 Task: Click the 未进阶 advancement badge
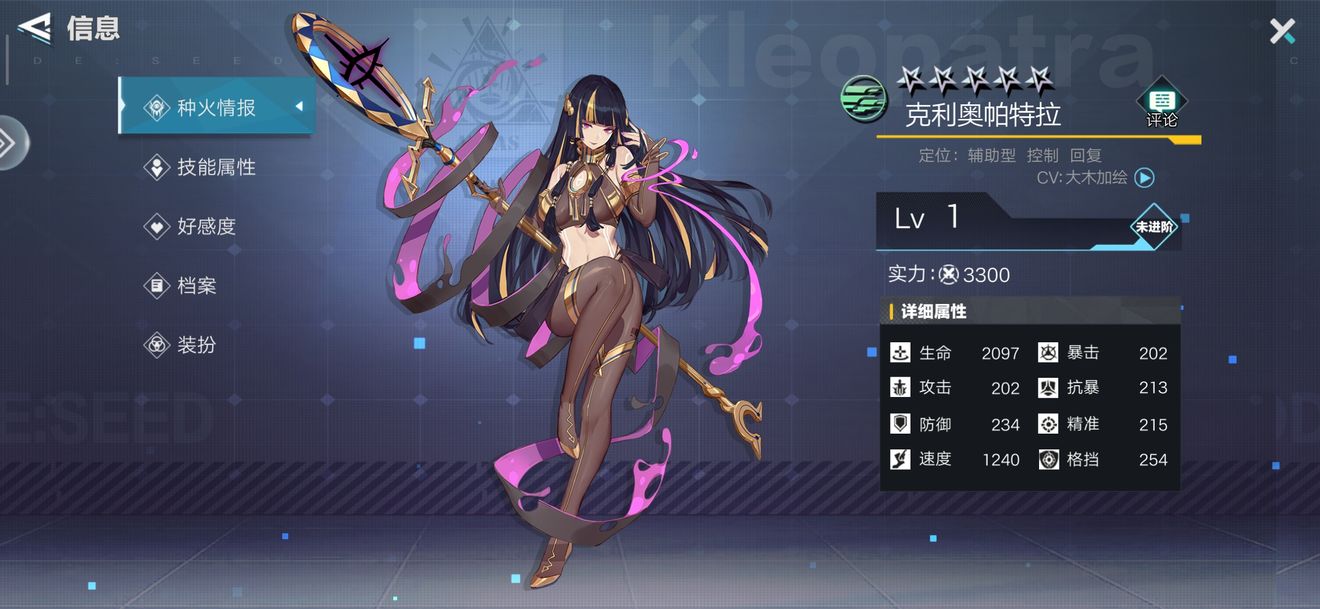(x=1154, y=227)
